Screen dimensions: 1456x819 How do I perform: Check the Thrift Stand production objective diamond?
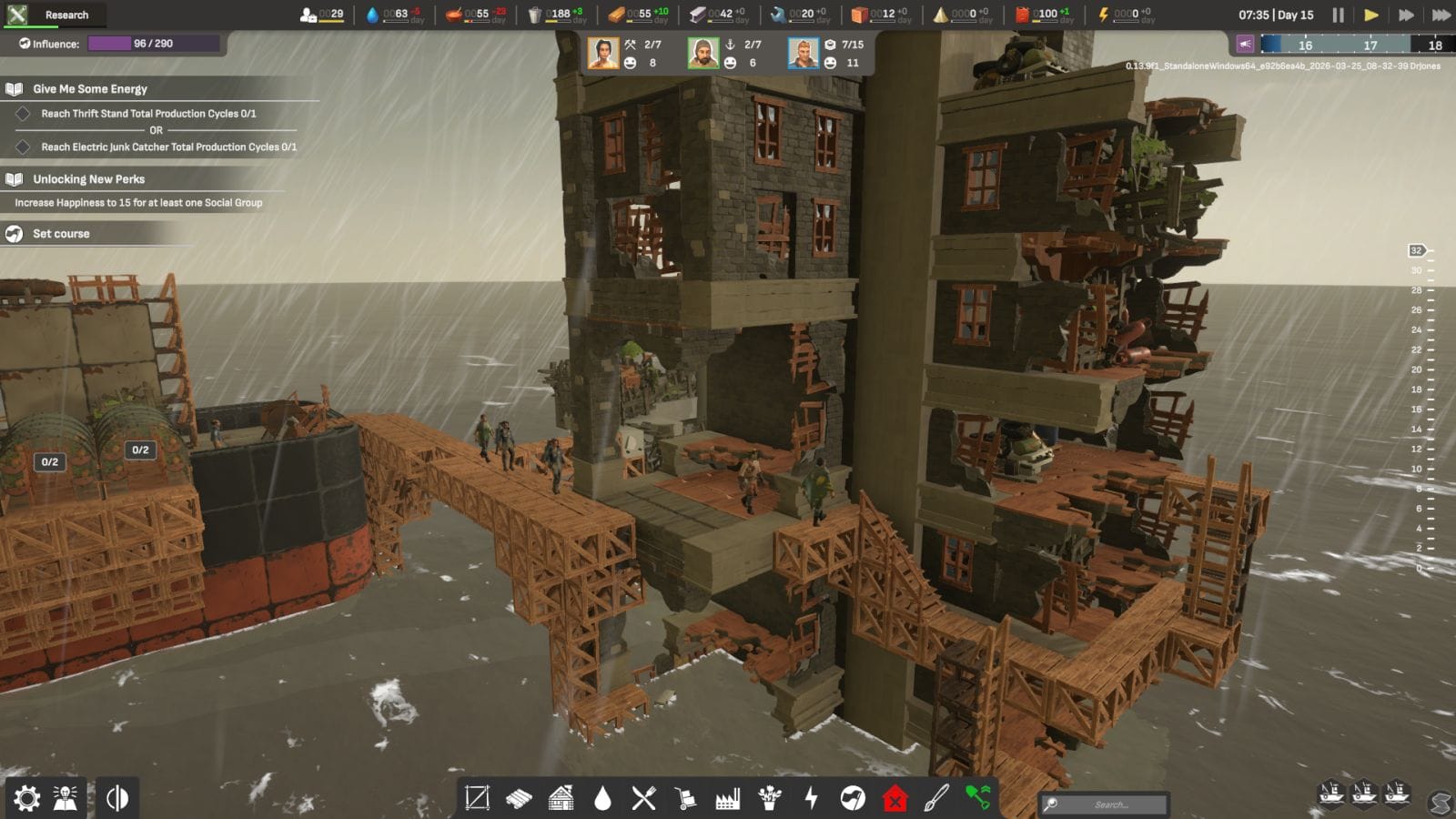[x=25, y=113]
